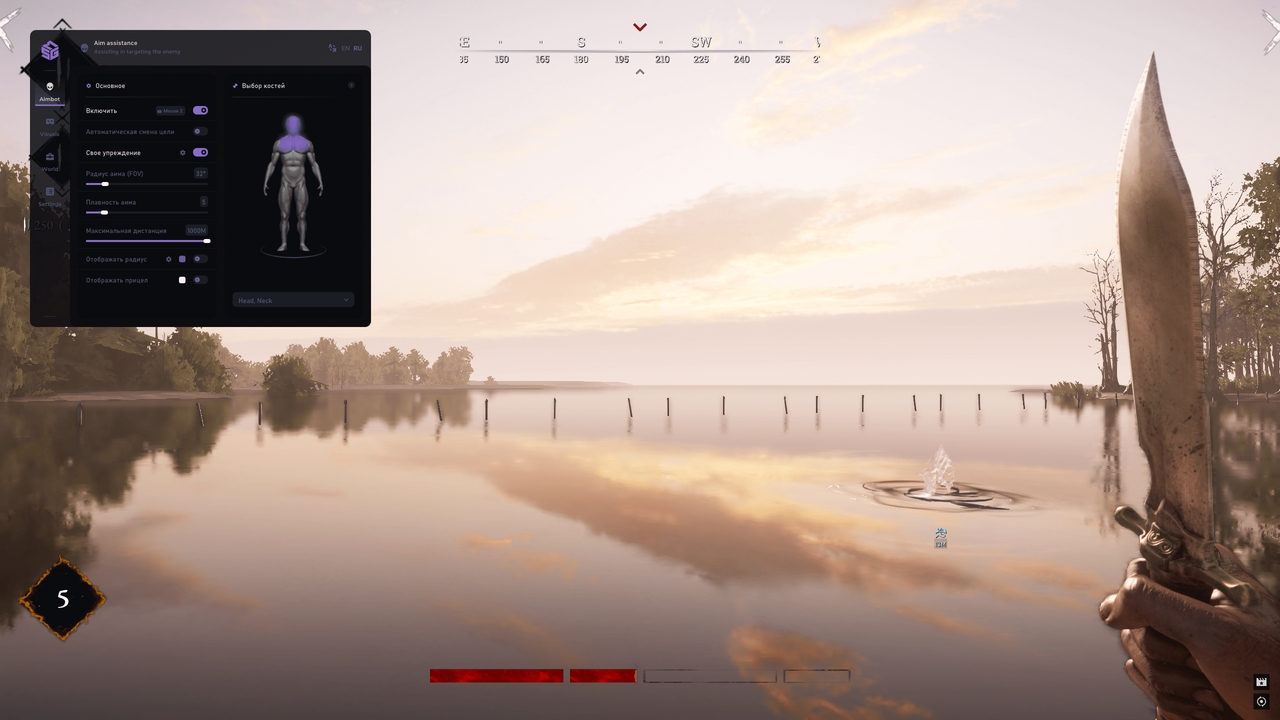
Task: Click the red chevron above the compass
Action: point(640,26)
